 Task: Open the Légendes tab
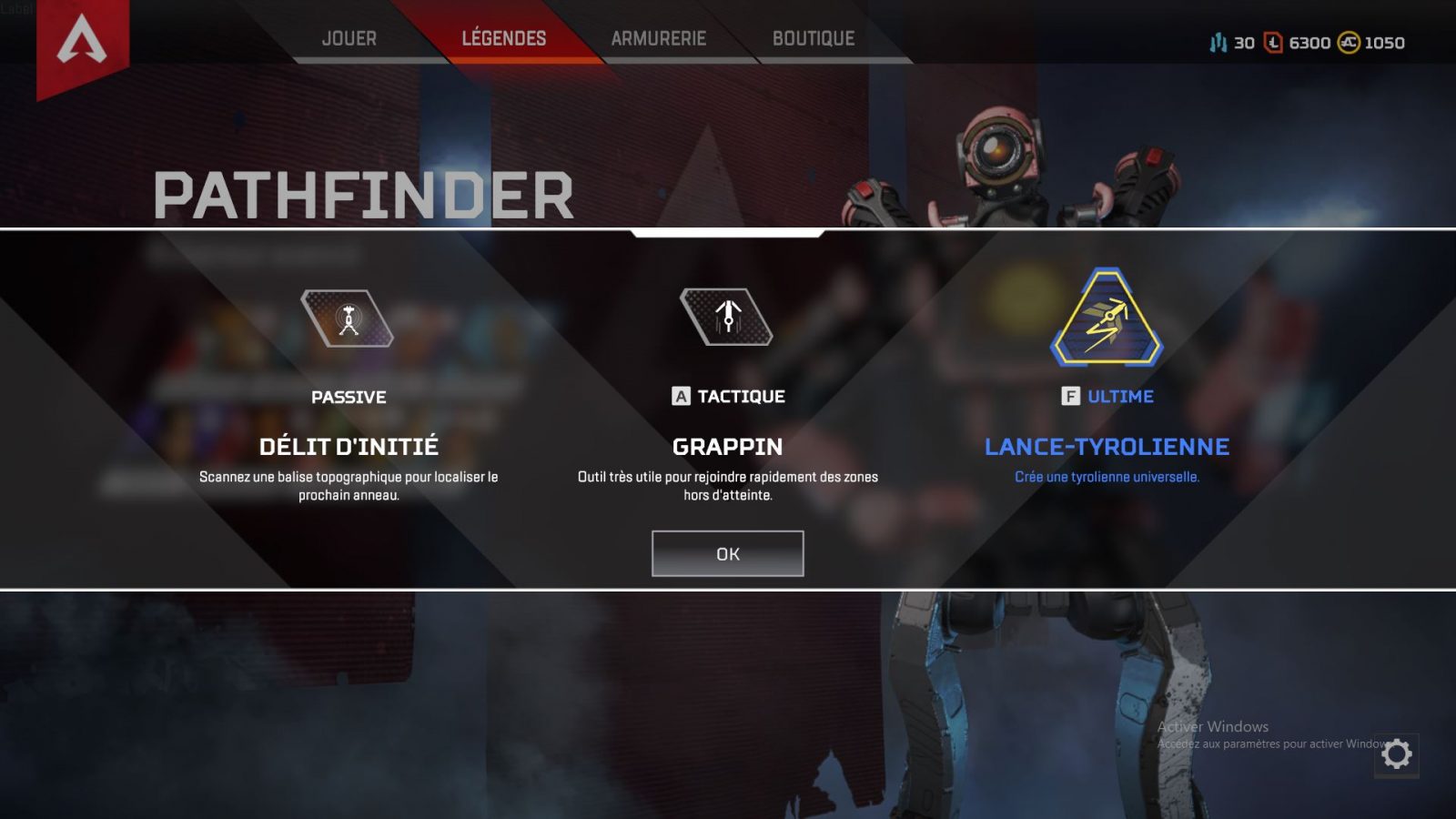(x=503, y=38)
